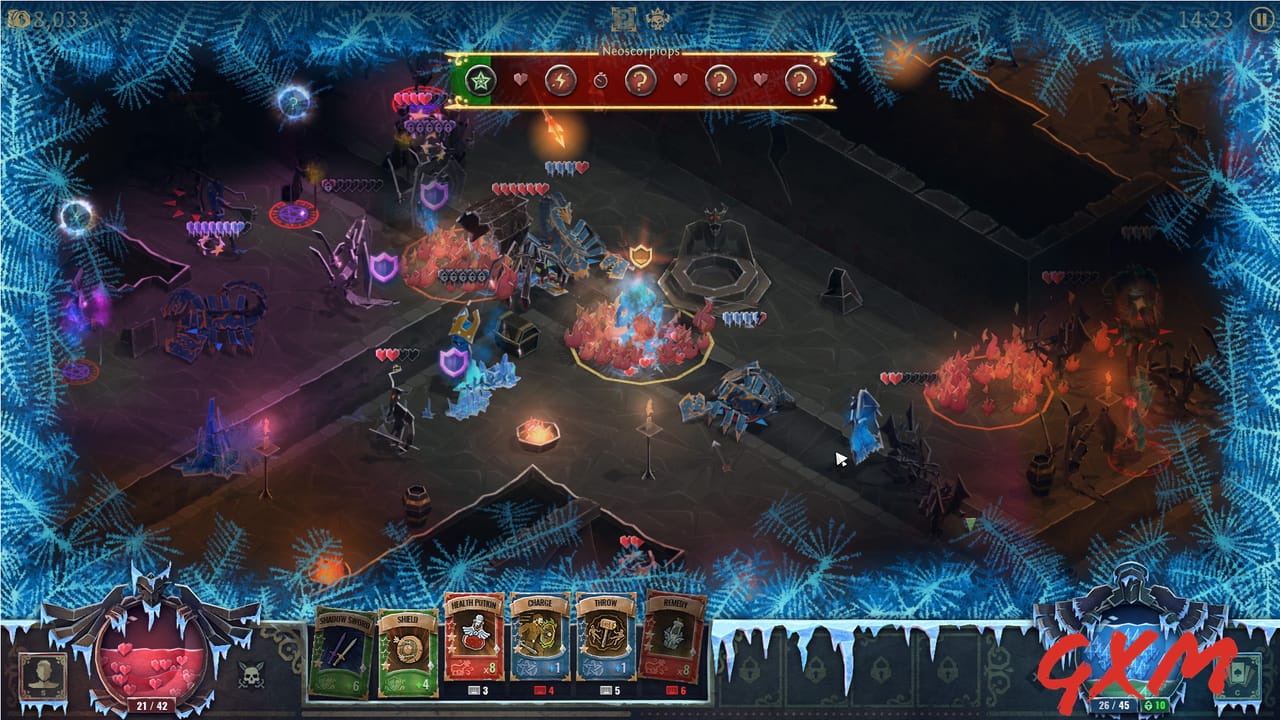Click the green star wave icon
Viewport: 1280px width, 720px height.
click(480, 80)
